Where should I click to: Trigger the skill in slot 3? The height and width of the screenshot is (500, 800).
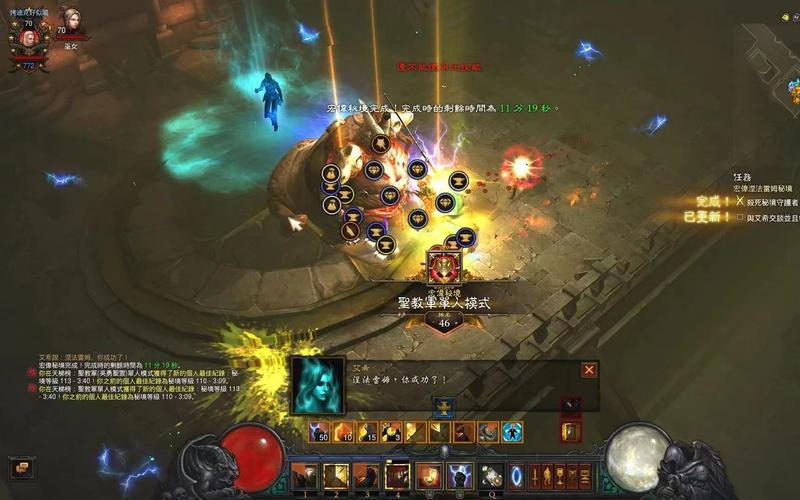tap(367, 476)
